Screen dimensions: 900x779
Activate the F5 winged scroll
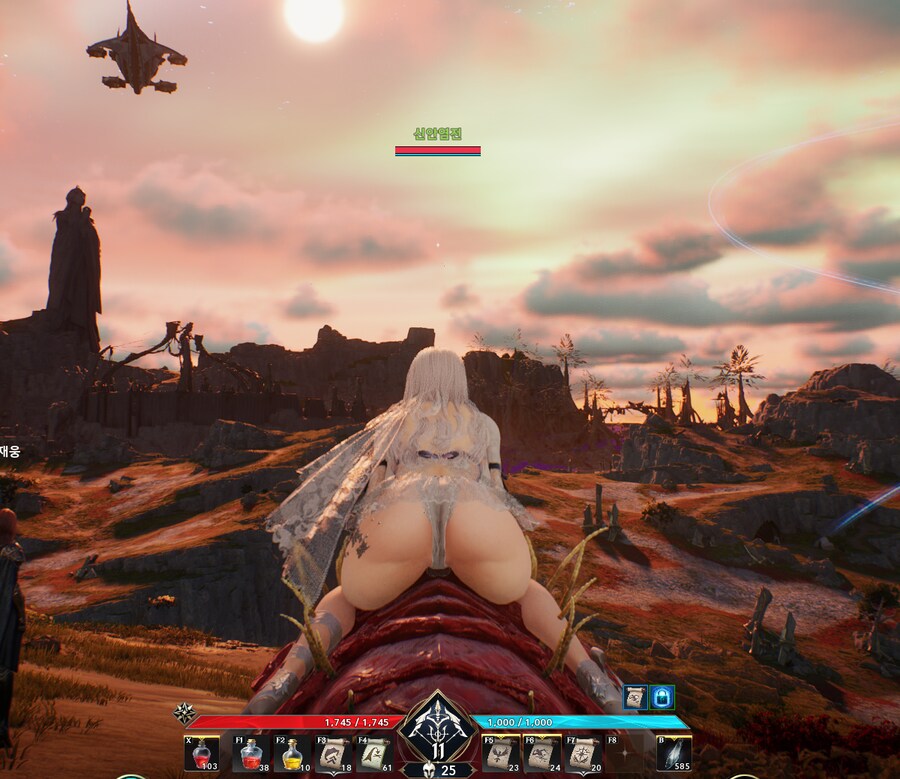(499, 753)
